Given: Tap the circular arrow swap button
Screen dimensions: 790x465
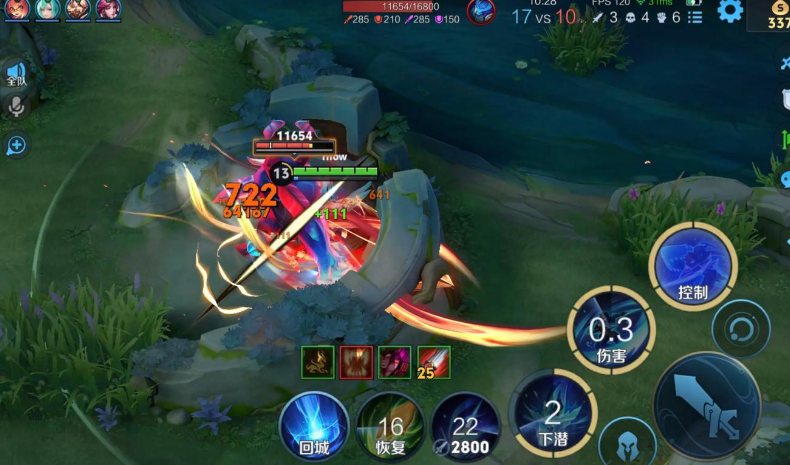Looking at the screenshot, I should pos(741,328).
